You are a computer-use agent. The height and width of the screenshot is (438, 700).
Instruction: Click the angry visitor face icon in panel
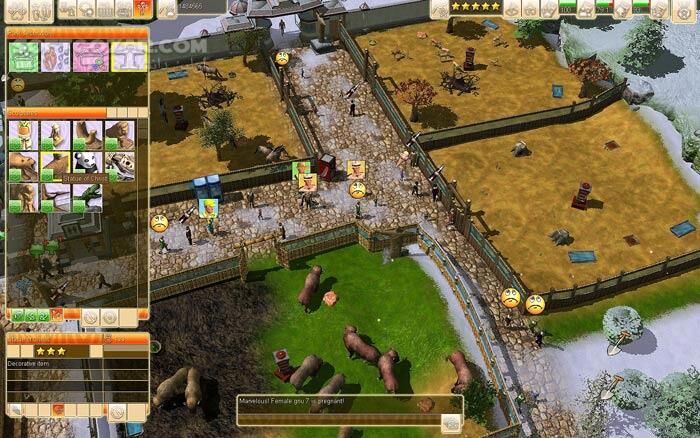point(19,84)
